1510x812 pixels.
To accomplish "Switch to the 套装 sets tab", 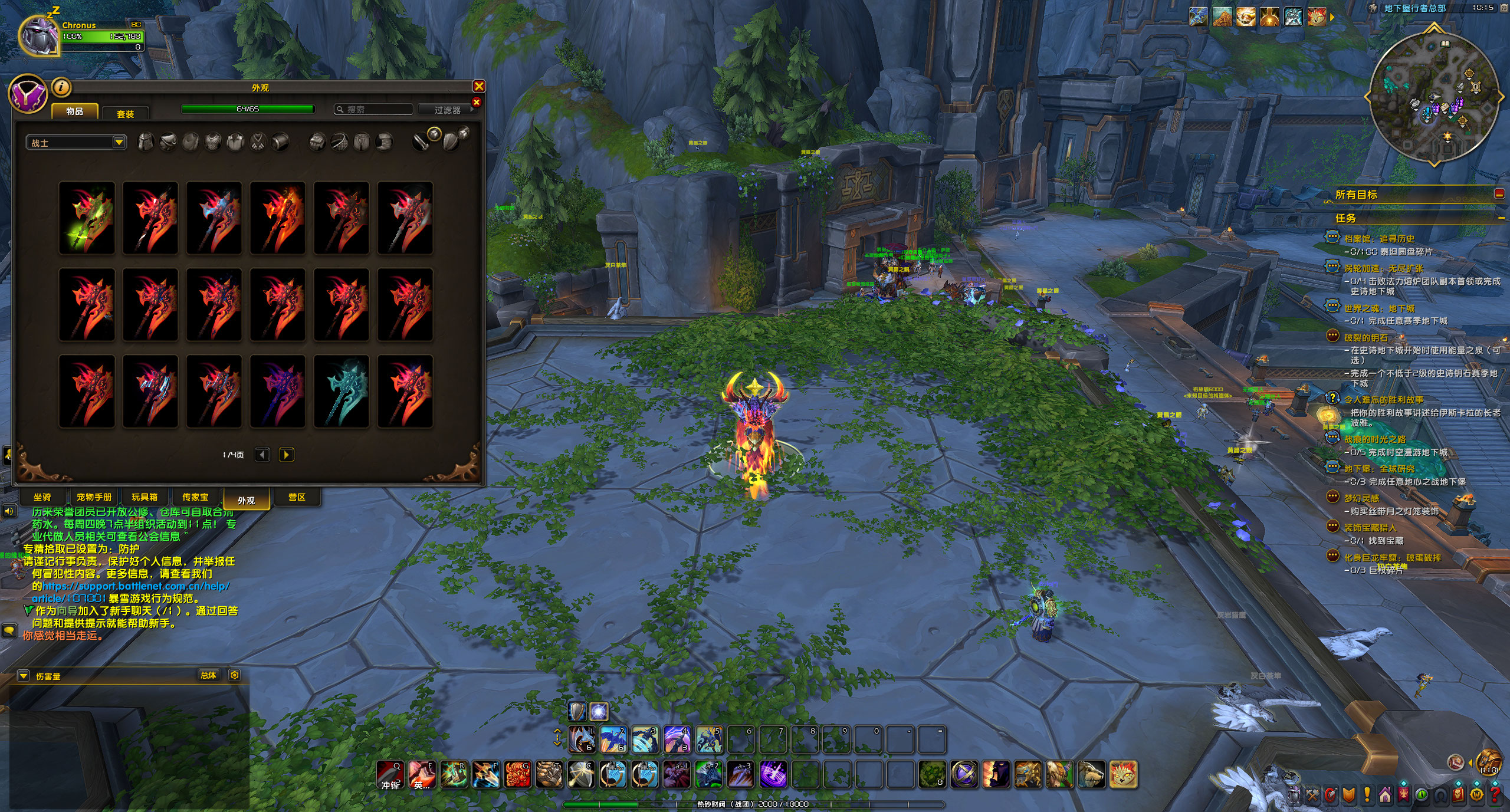I will 125,114.
